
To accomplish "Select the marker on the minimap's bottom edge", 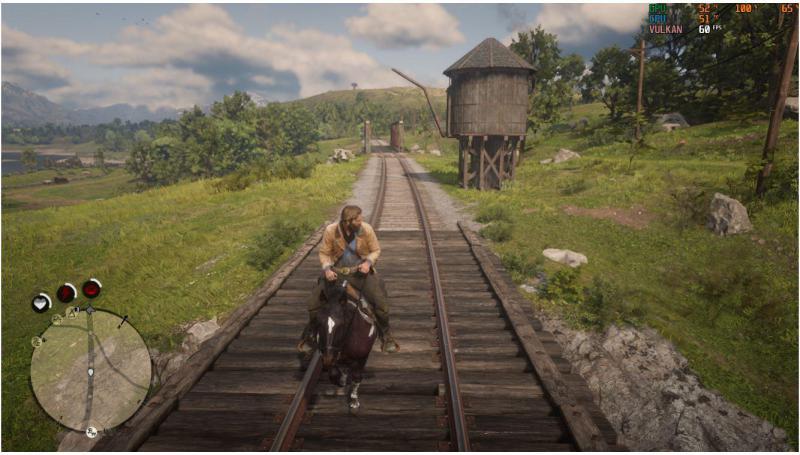I will (91, 432).
